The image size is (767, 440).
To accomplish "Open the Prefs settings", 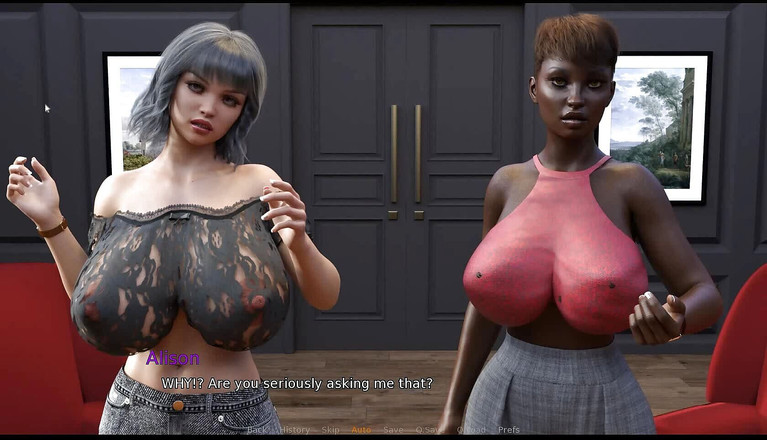I will pyautogui.click(x=508, y=430).
